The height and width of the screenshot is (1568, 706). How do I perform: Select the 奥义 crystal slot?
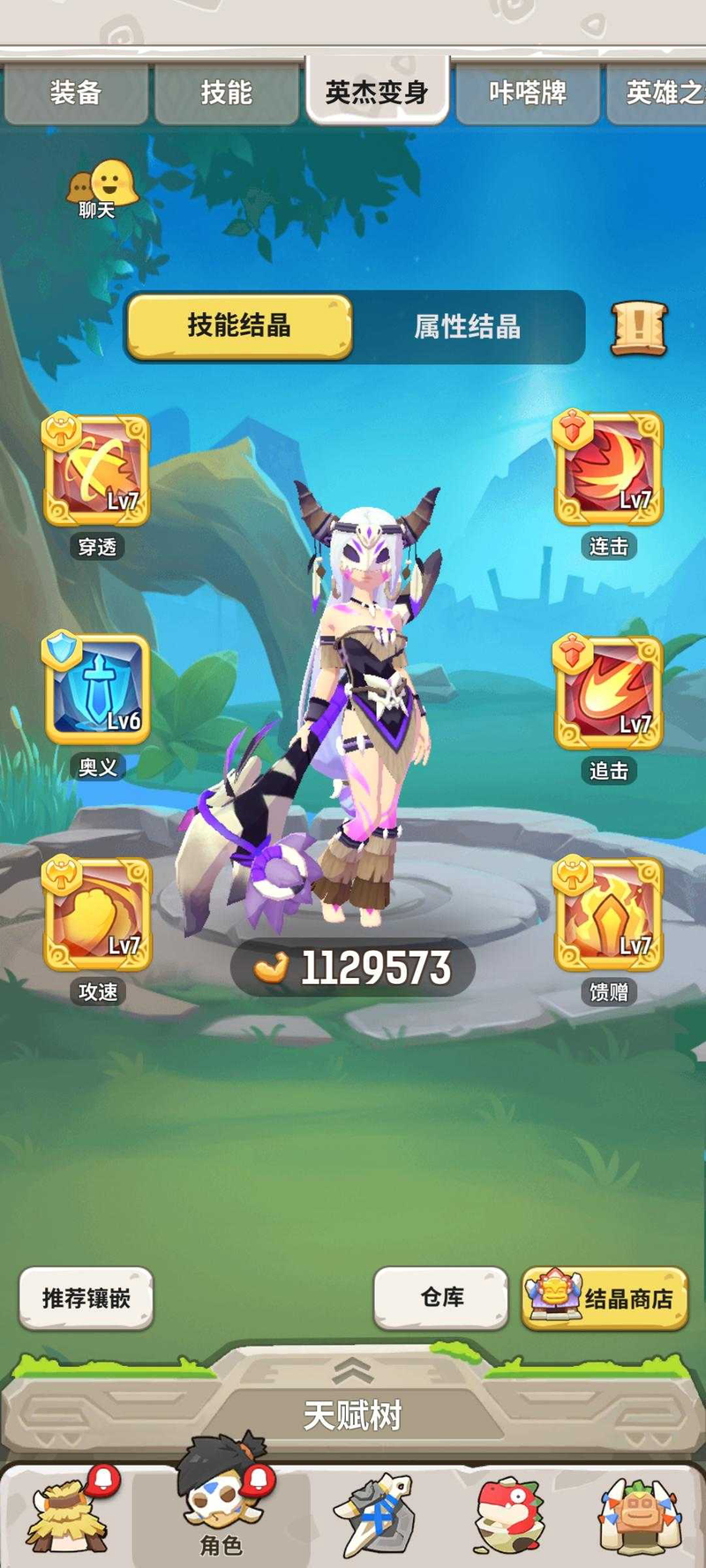click(97, 691)
